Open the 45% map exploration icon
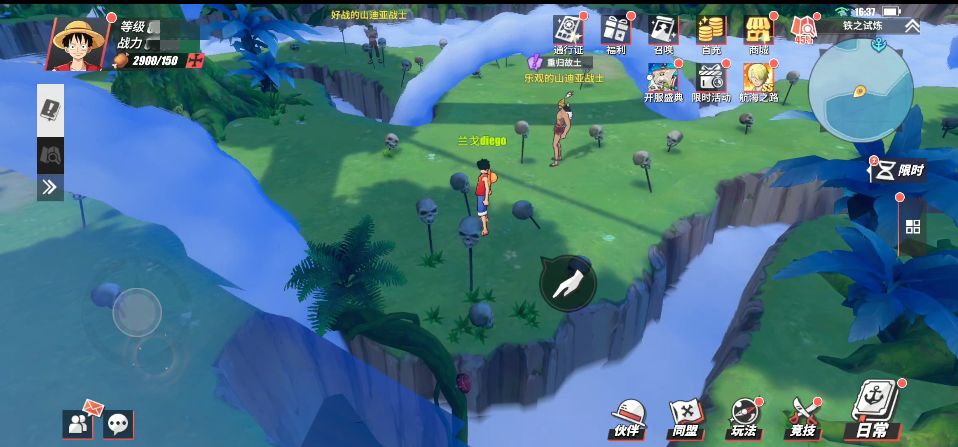Viewport: 958px width, 447px height. pos(804,30)
